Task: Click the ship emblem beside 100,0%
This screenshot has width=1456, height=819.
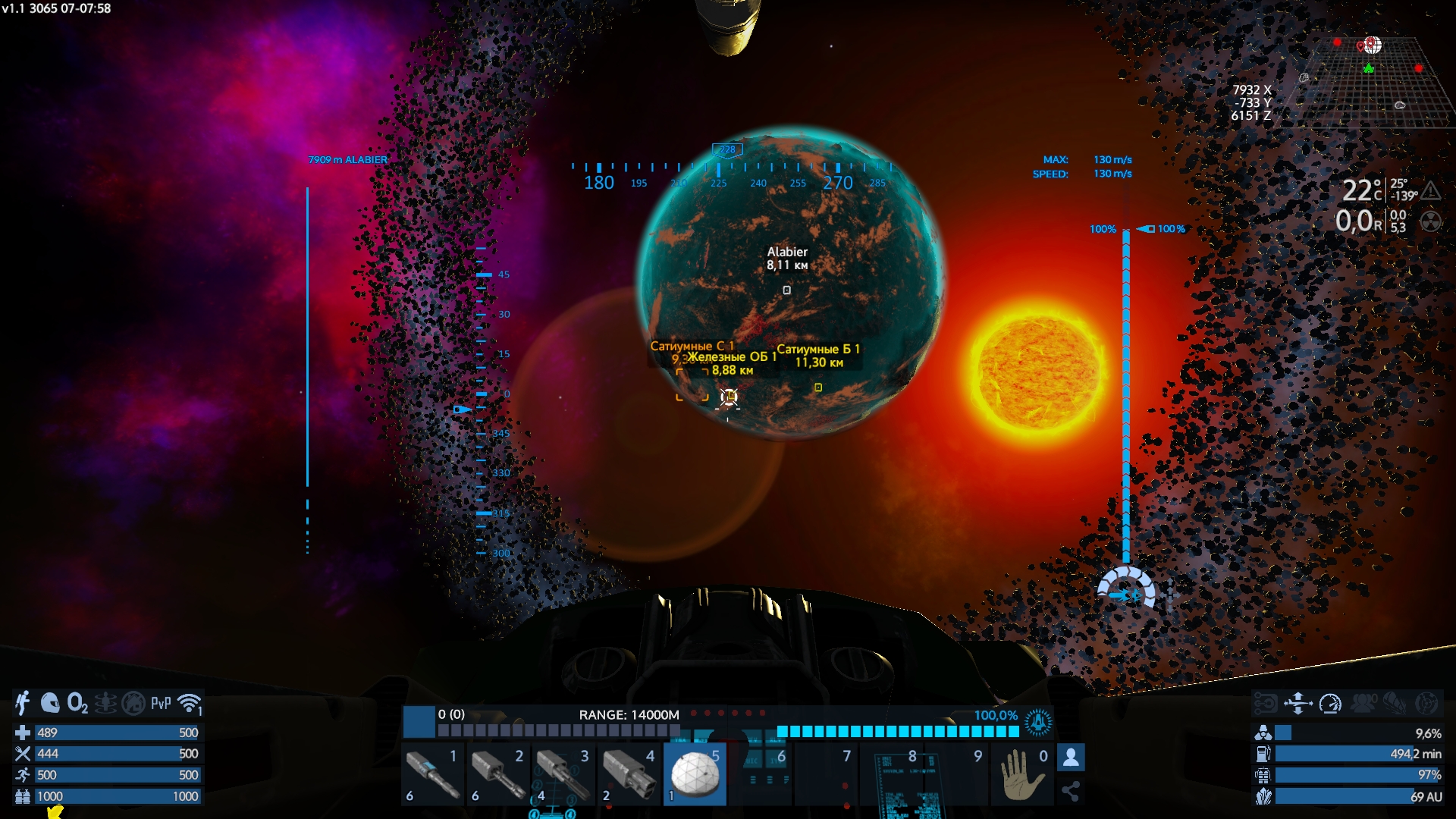Action: click(x=1038, y=723)
